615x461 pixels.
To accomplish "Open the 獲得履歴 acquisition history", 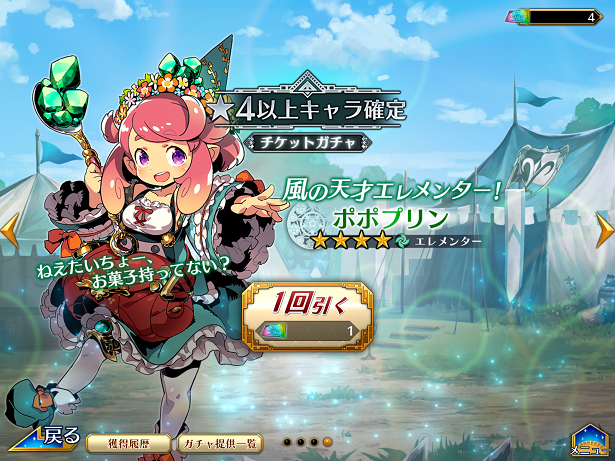I will tap(125, 441).
